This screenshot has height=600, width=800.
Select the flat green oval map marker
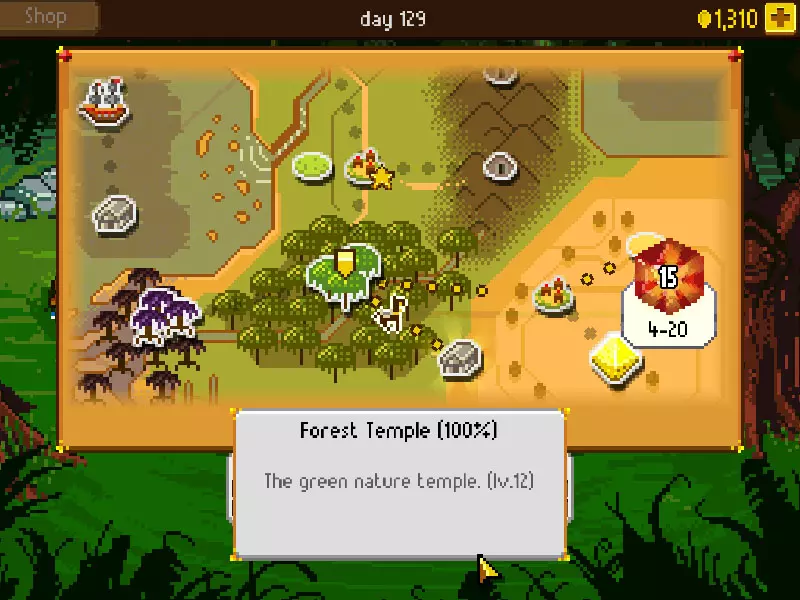coord(312,164)
